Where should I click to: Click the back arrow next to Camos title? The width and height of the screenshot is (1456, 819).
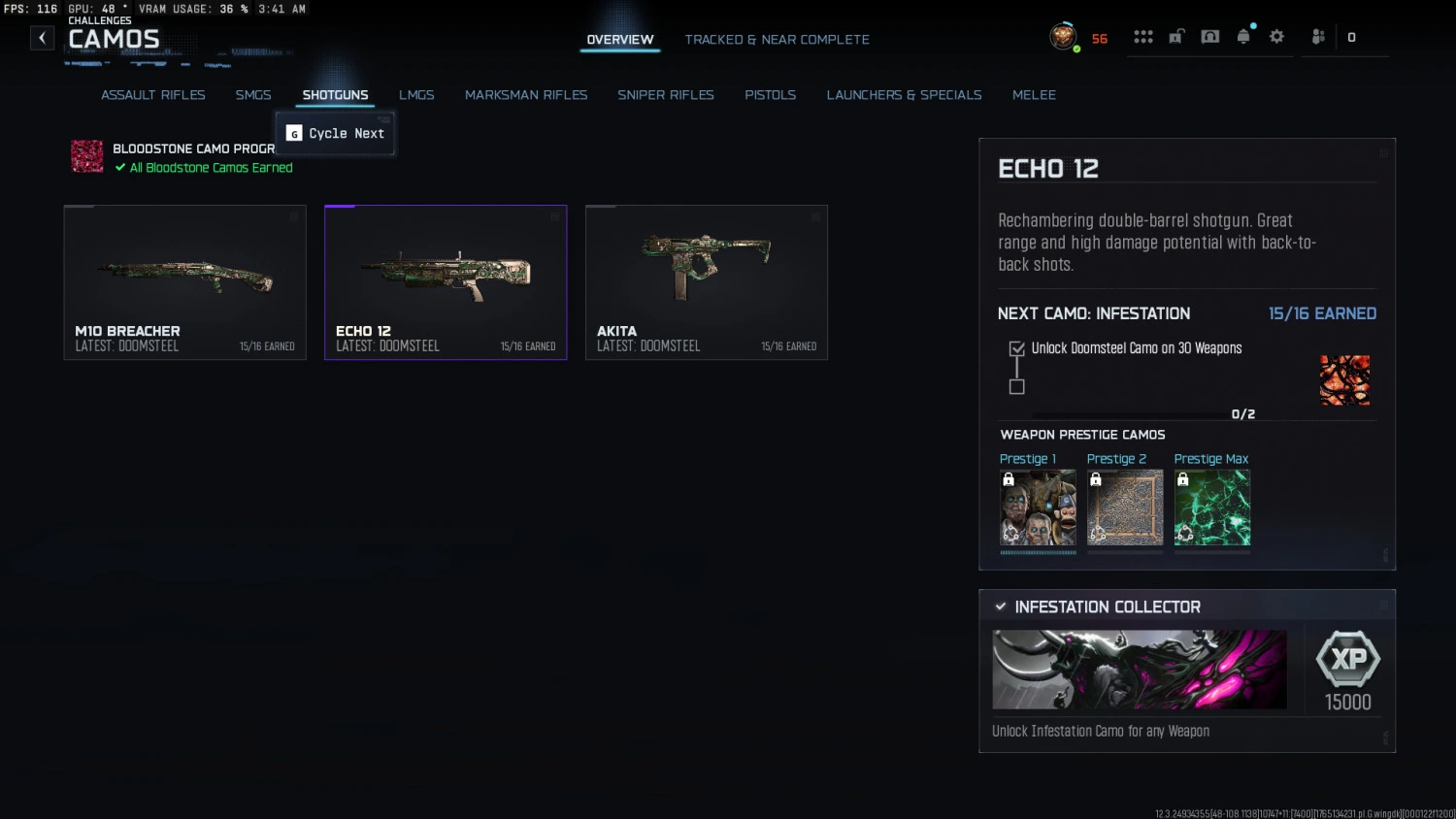42,37
